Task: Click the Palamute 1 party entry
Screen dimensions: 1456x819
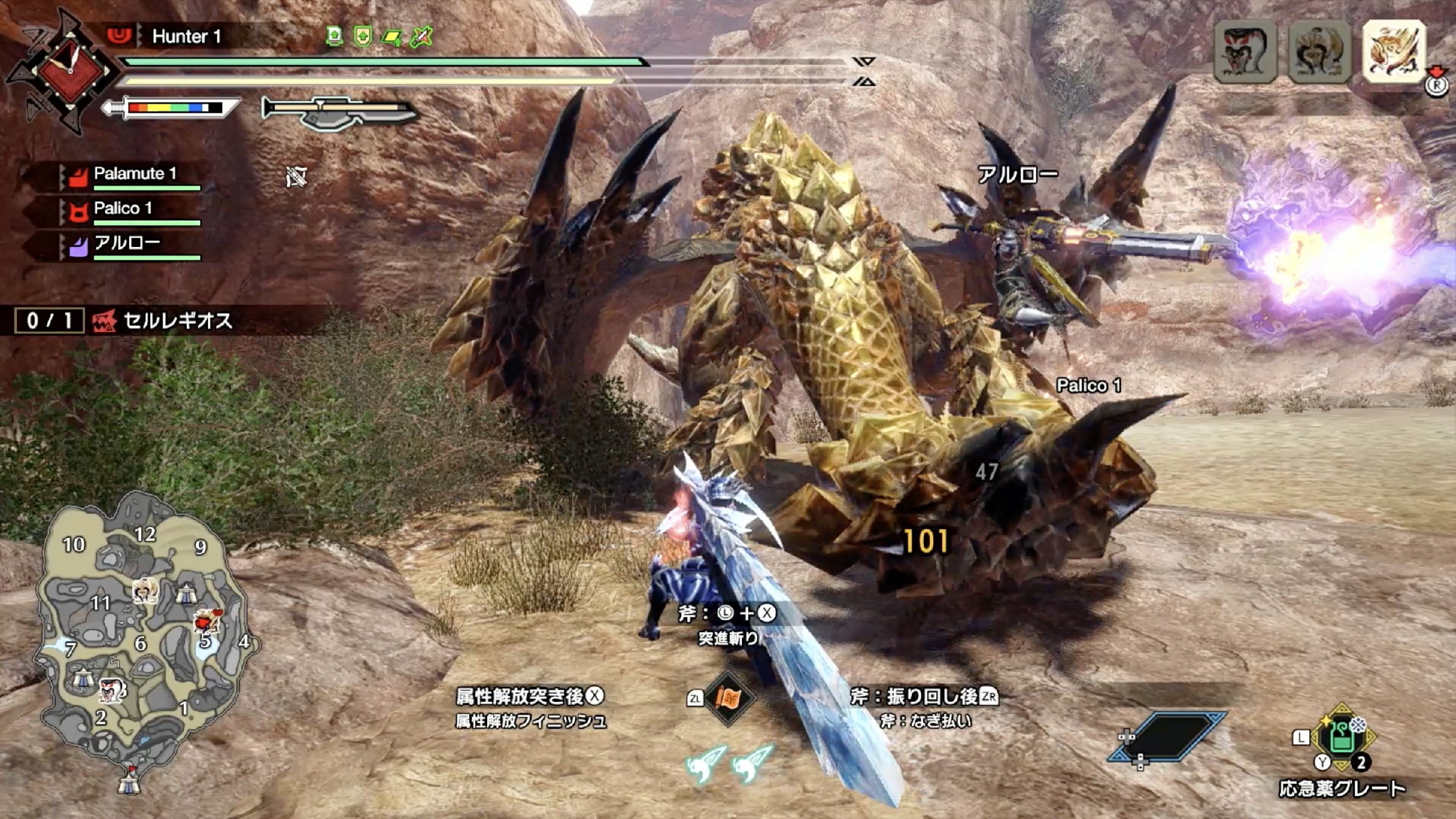Action: [133, 175]
